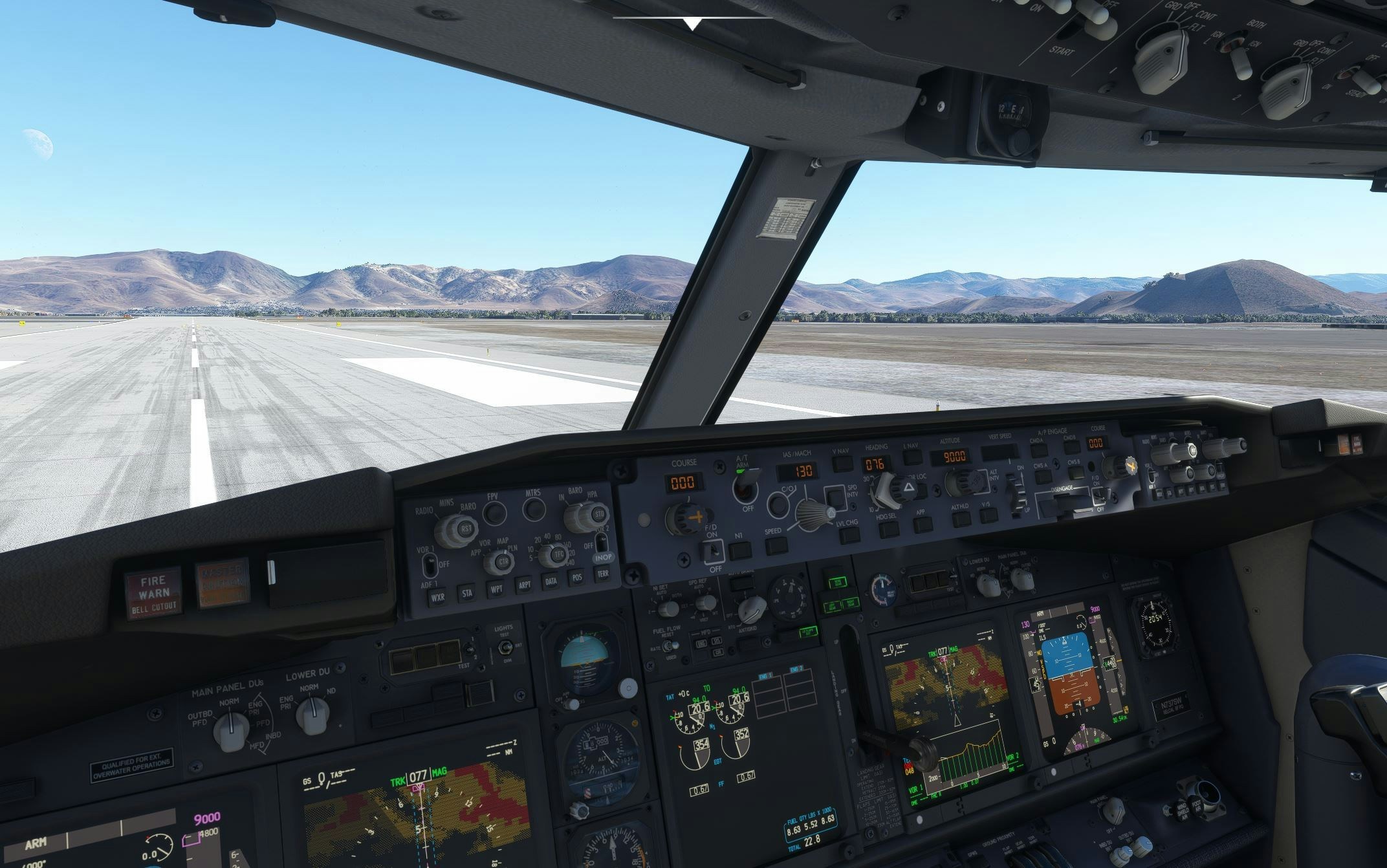Select the HDG SEL mode button
Image resolution: width=1387 pixels, height=868 pixels.
click(x=889, y=530)
